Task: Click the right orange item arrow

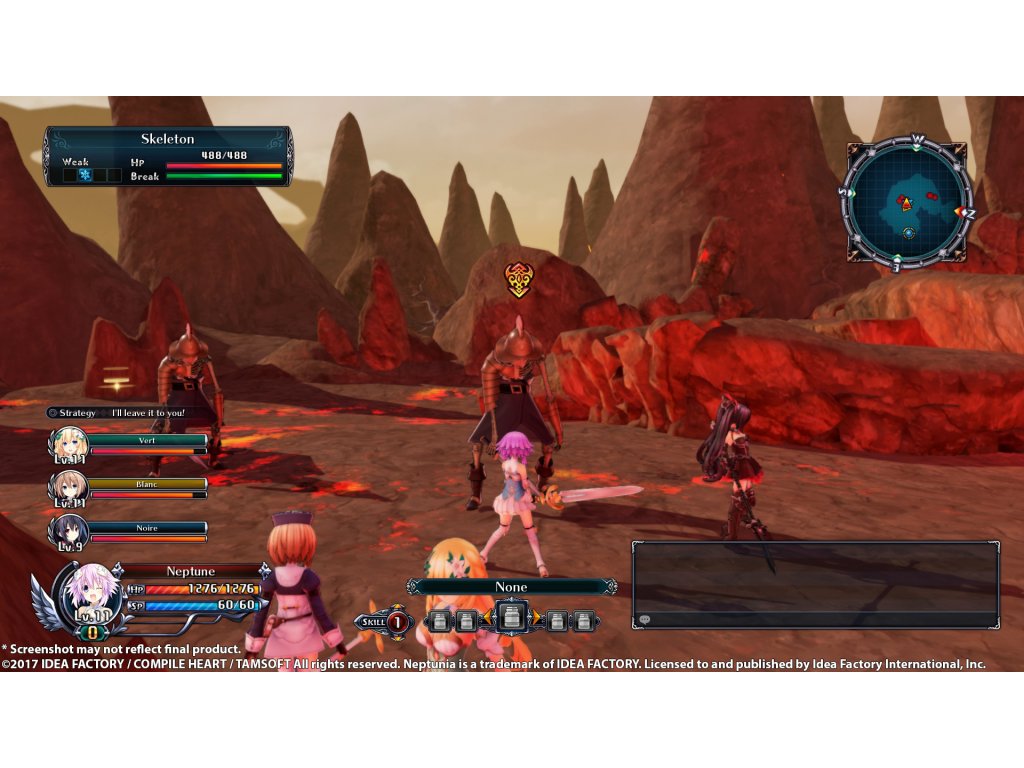Action: pos(535,619)
